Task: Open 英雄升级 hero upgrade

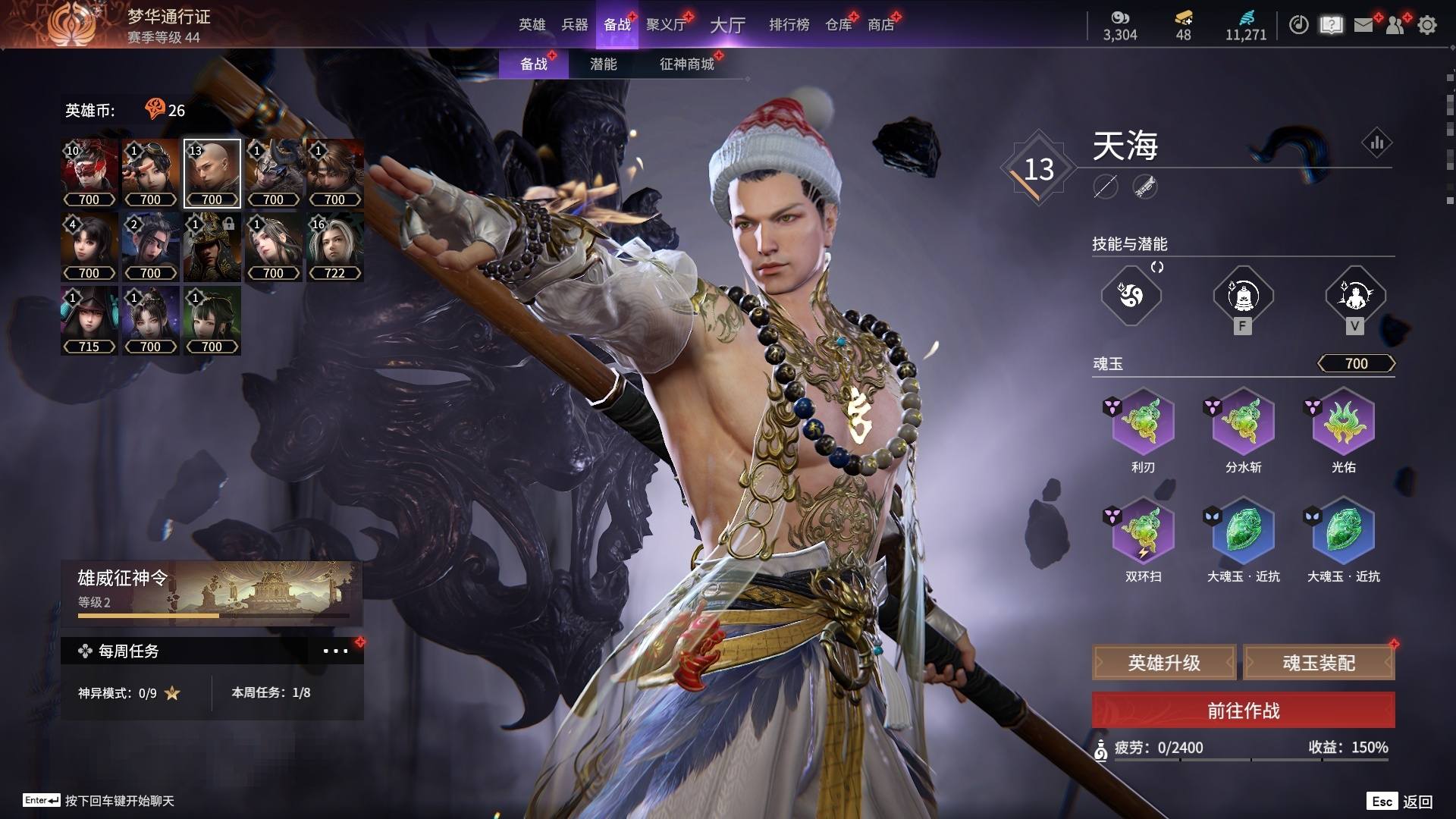Action: [1164, 663]
